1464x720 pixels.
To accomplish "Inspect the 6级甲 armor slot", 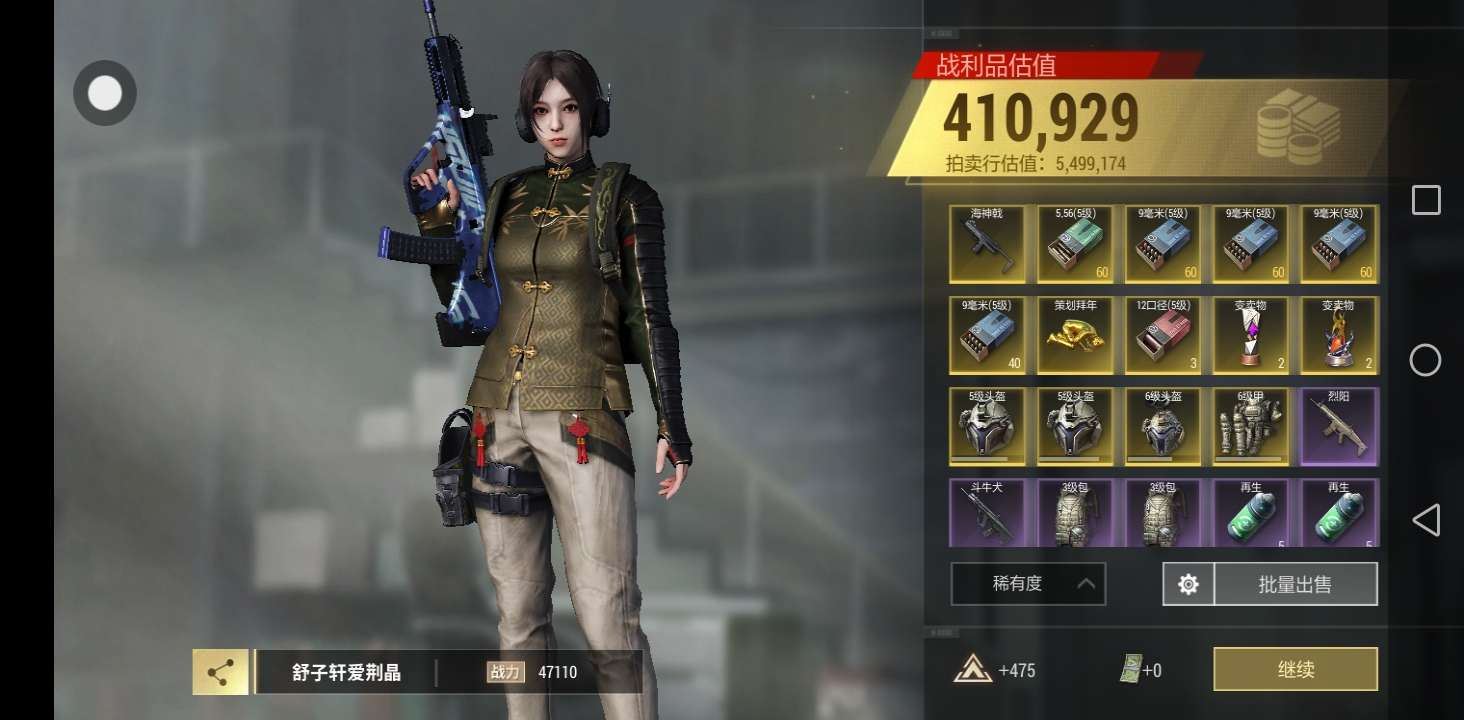I will coord(1251,427).
